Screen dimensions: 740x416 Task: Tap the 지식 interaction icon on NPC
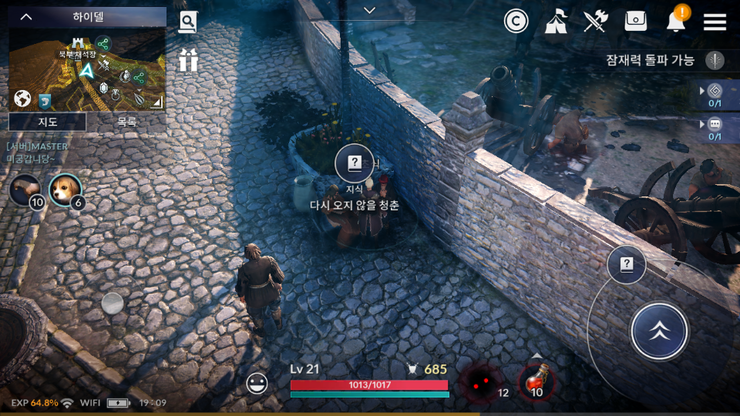(x=353, y=163)
